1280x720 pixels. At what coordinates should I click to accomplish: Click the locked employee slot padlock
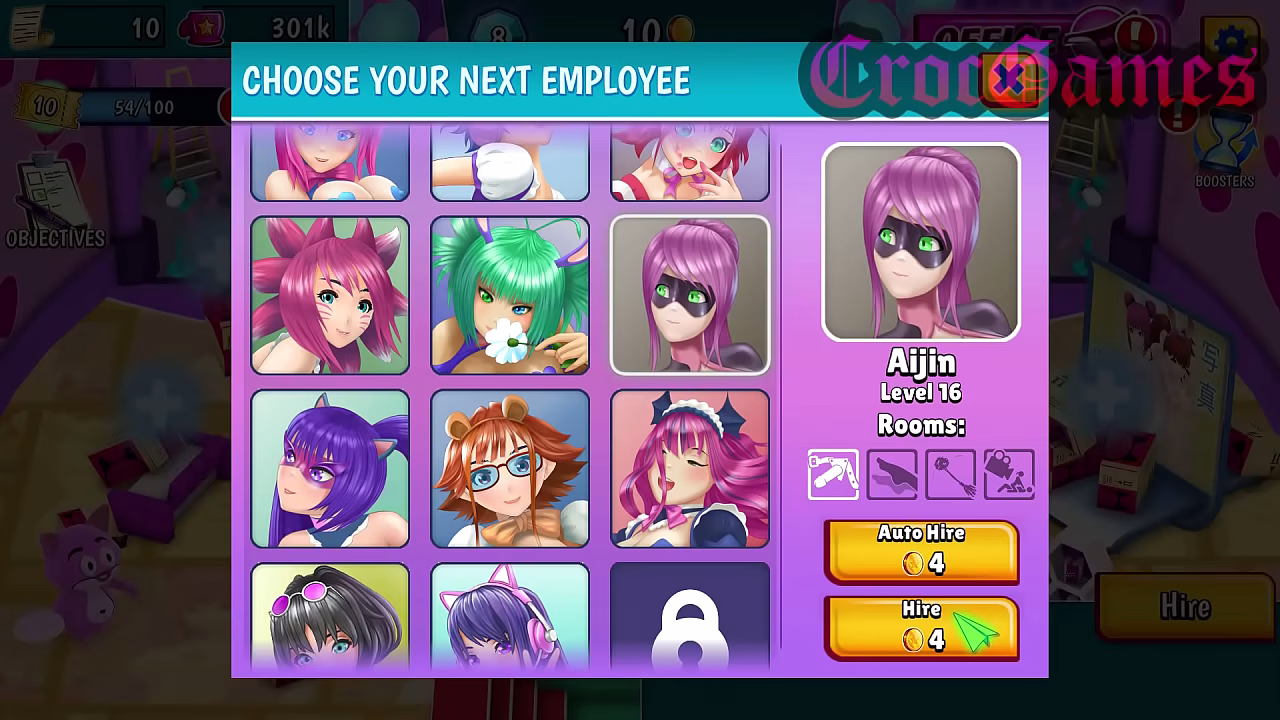pos(690,625)
